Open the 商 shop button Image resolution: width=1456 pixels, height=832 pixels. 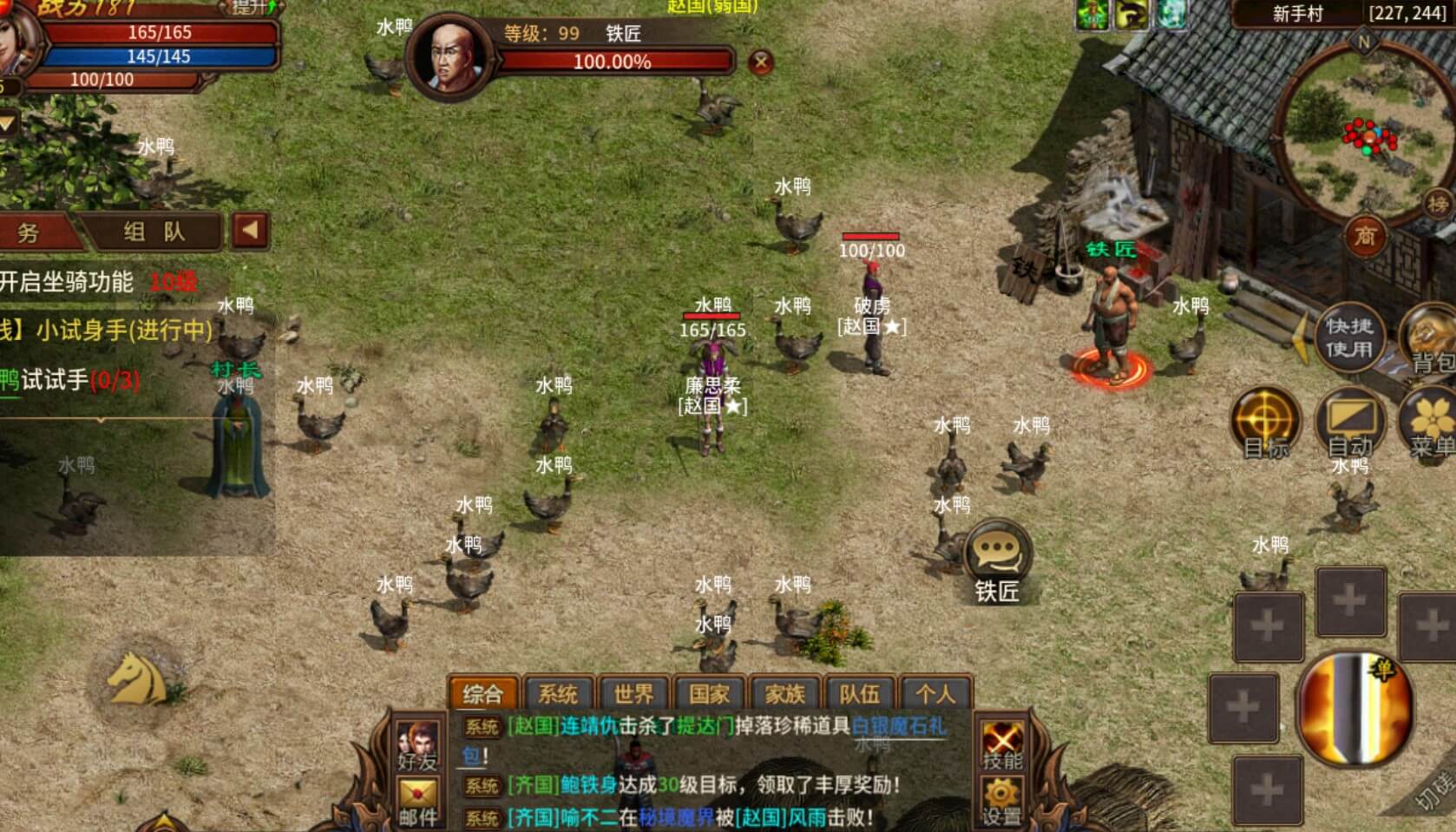click(1364, 235)
